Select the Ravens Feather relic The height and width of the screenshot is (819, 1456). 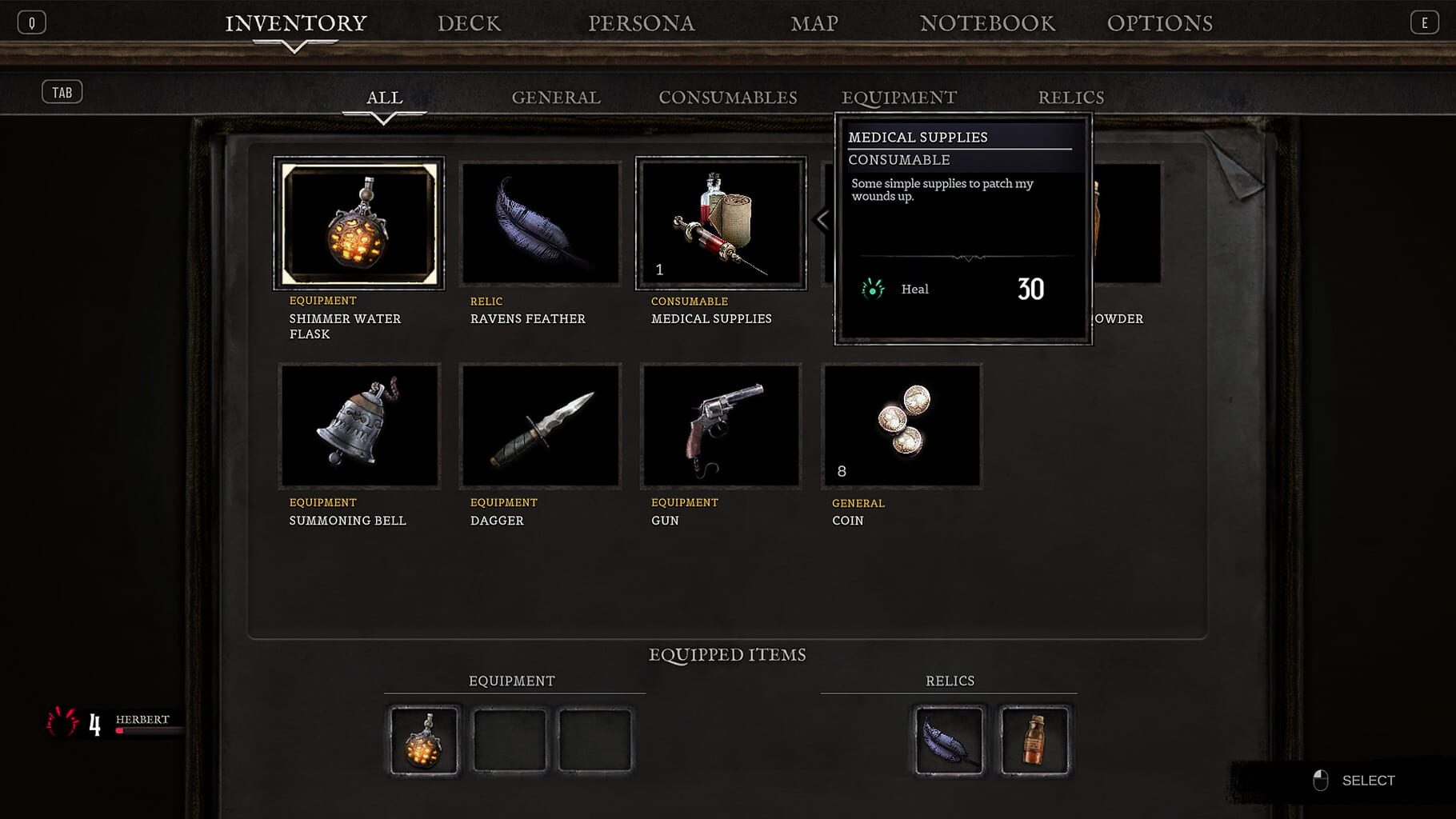[x=540, y=224]
